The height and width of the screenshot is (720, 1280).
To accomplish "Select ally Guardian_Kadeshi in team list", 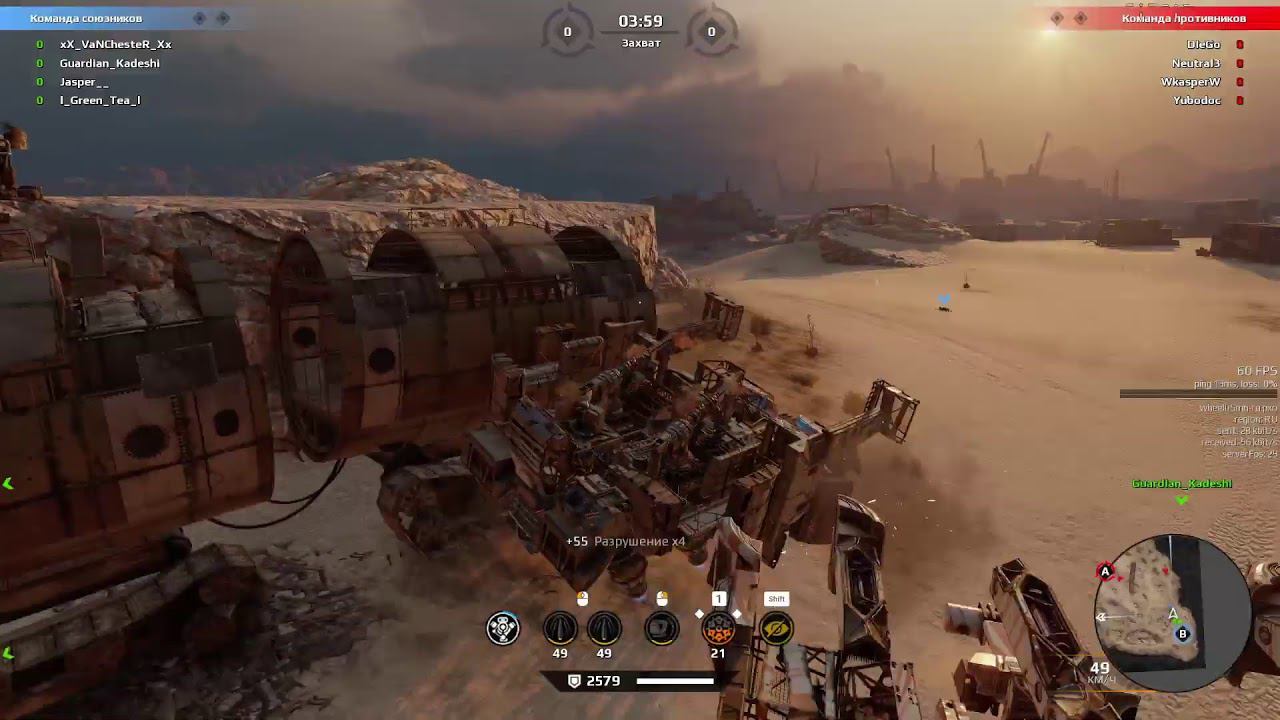I will pyautogui.click(x=109, y=63).
